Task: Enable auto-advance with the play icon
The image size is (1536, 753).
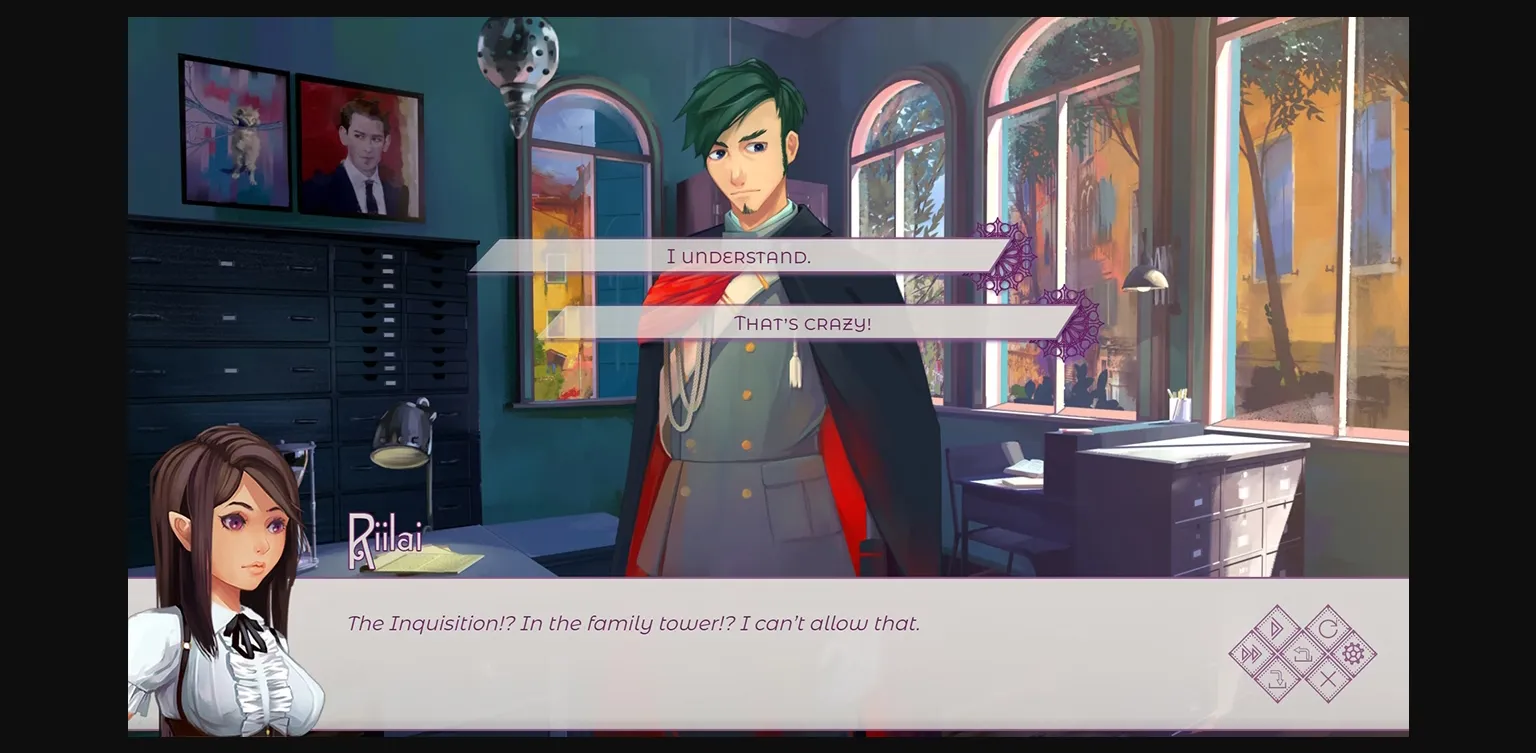Action: pos(1275,627)
